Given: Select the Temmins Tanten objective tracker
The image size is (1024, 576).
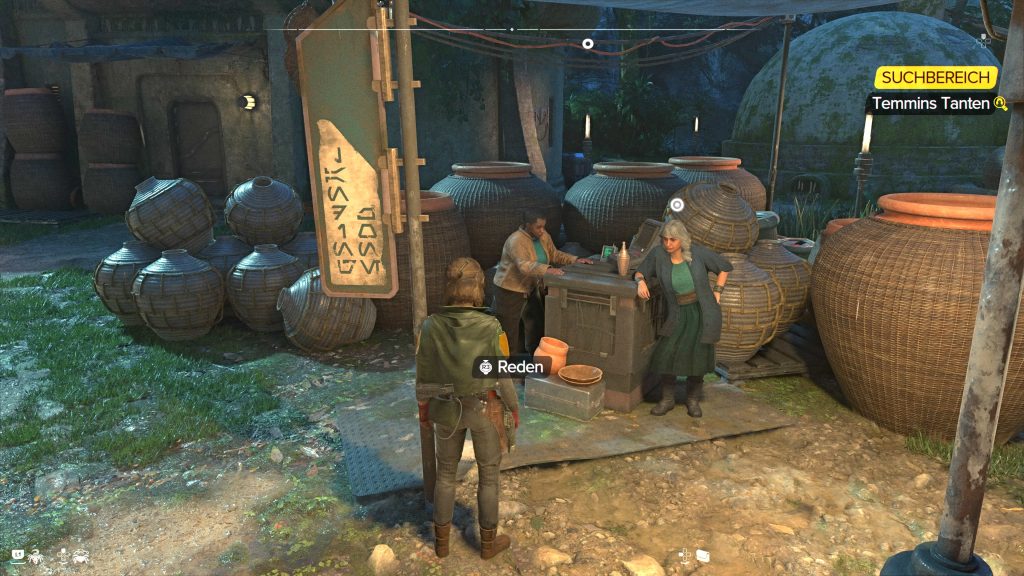Looking at the screenshot, I should tap(930, 103).
